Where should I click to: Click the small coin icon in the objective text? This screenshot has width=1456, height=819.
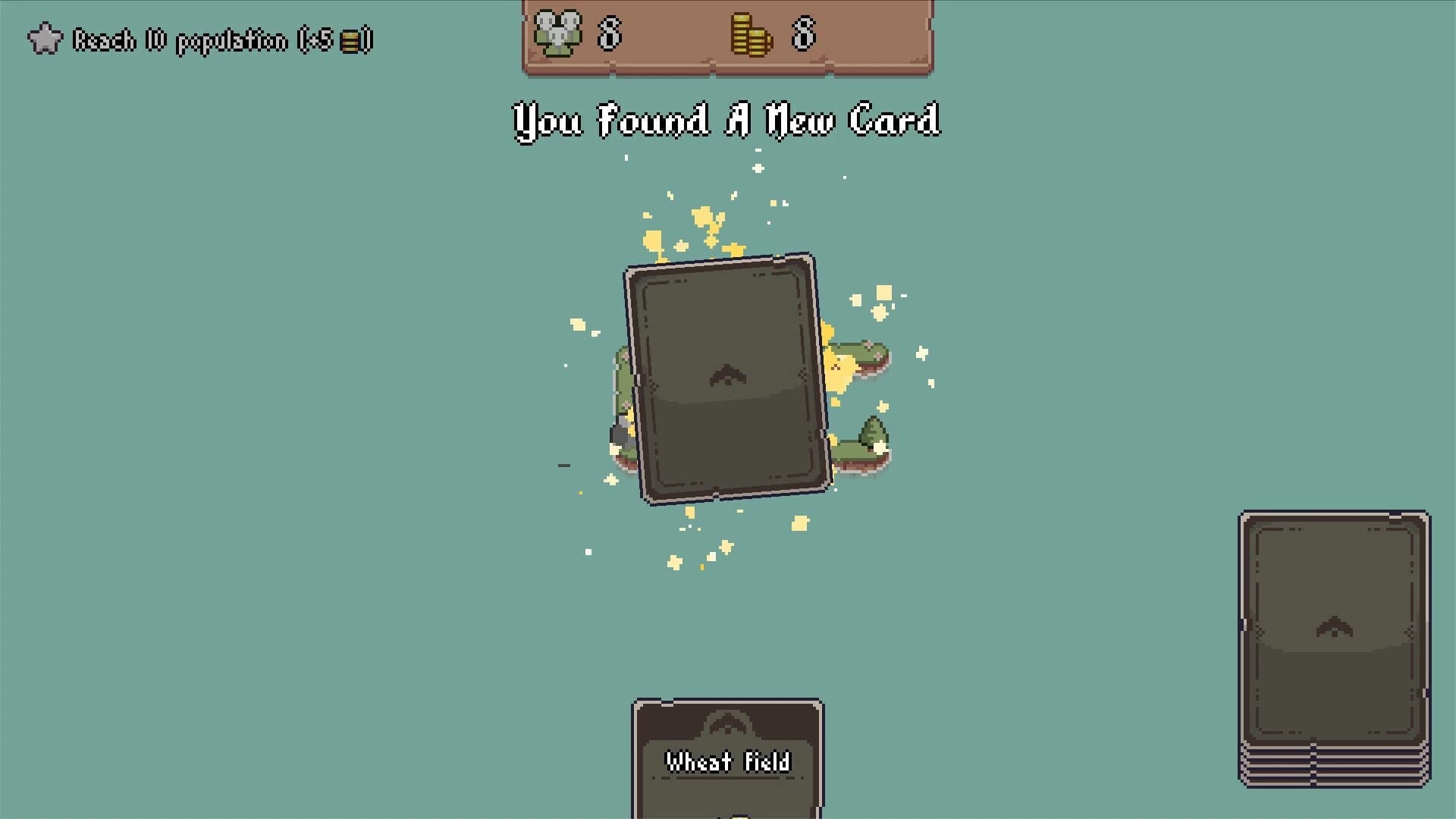pos(350,42)
